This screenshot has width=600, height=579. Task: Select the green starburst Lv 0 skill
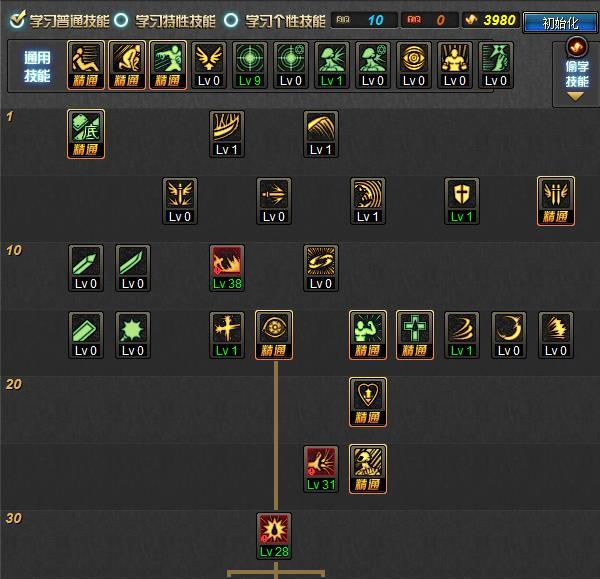(133, 334)
